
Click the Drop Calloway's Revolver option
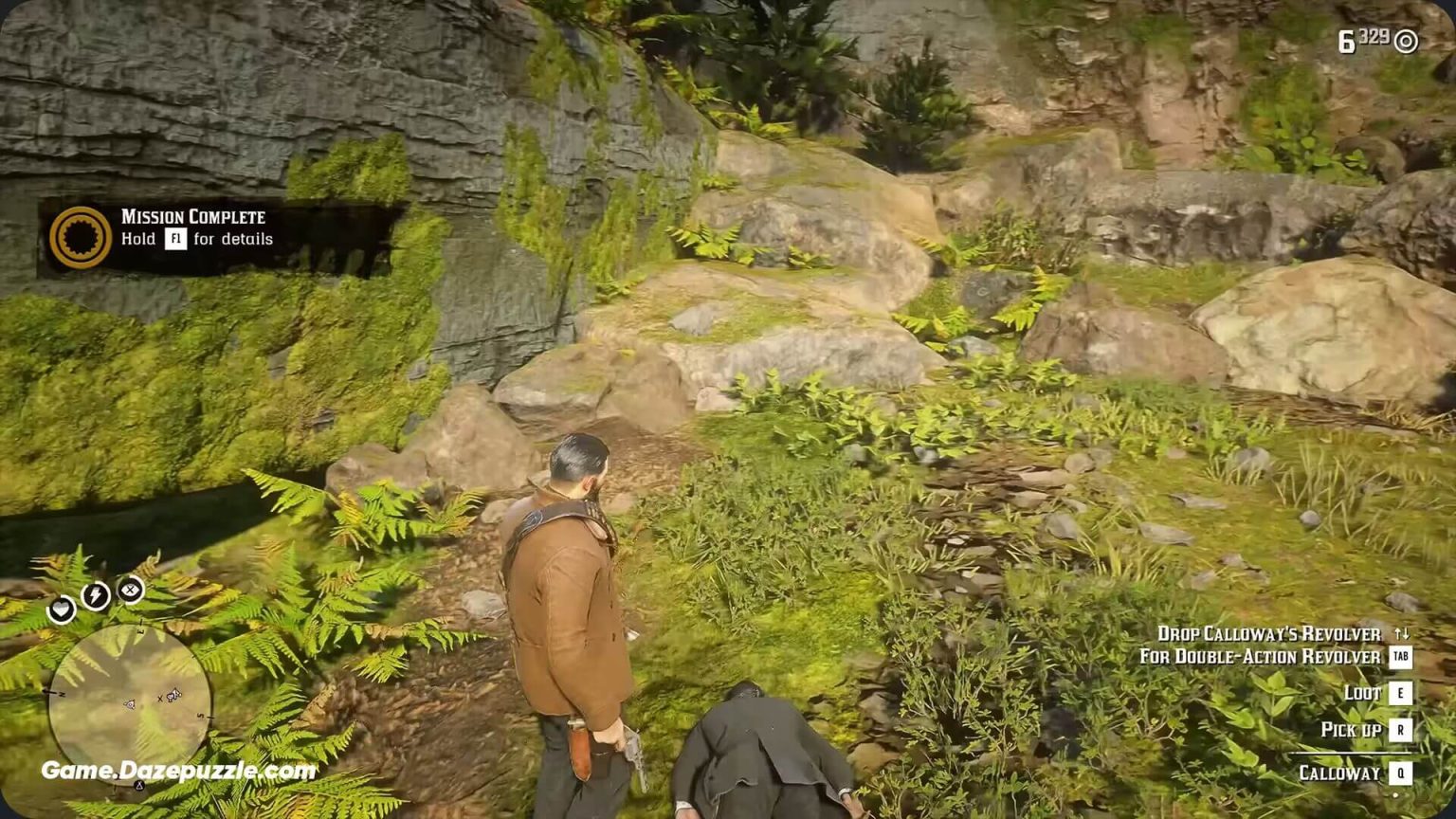(x=1267, y=632)
